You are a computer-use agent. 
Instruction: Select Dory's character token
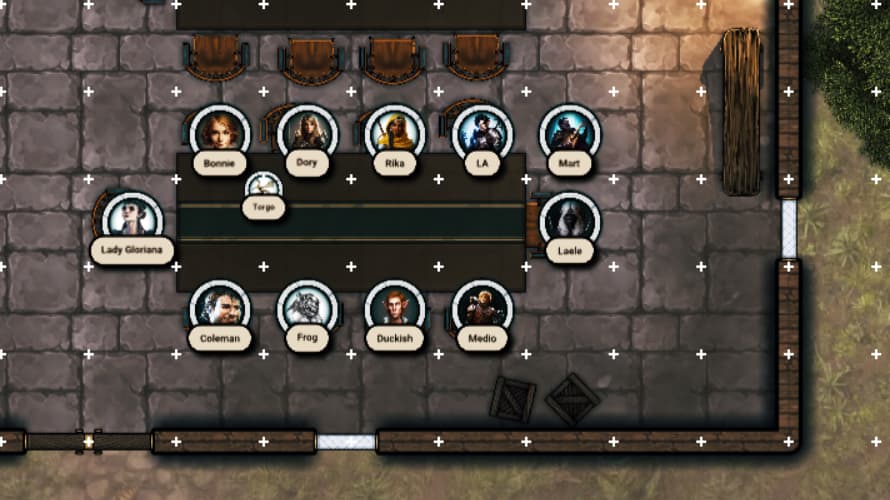(307, 132)
